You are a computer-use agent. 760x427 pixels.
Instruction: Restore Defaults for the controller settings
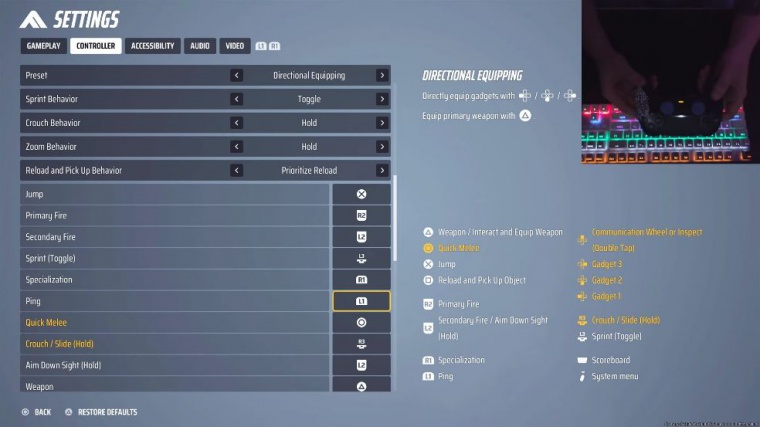coord(102,412)
